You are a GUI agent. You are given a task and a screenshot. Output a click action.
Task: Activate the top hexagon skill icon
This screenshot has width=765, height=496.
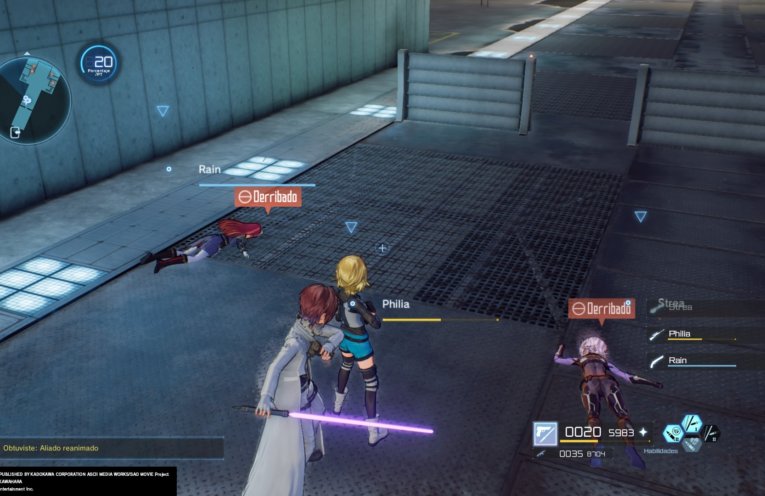[x=692, y=423]
